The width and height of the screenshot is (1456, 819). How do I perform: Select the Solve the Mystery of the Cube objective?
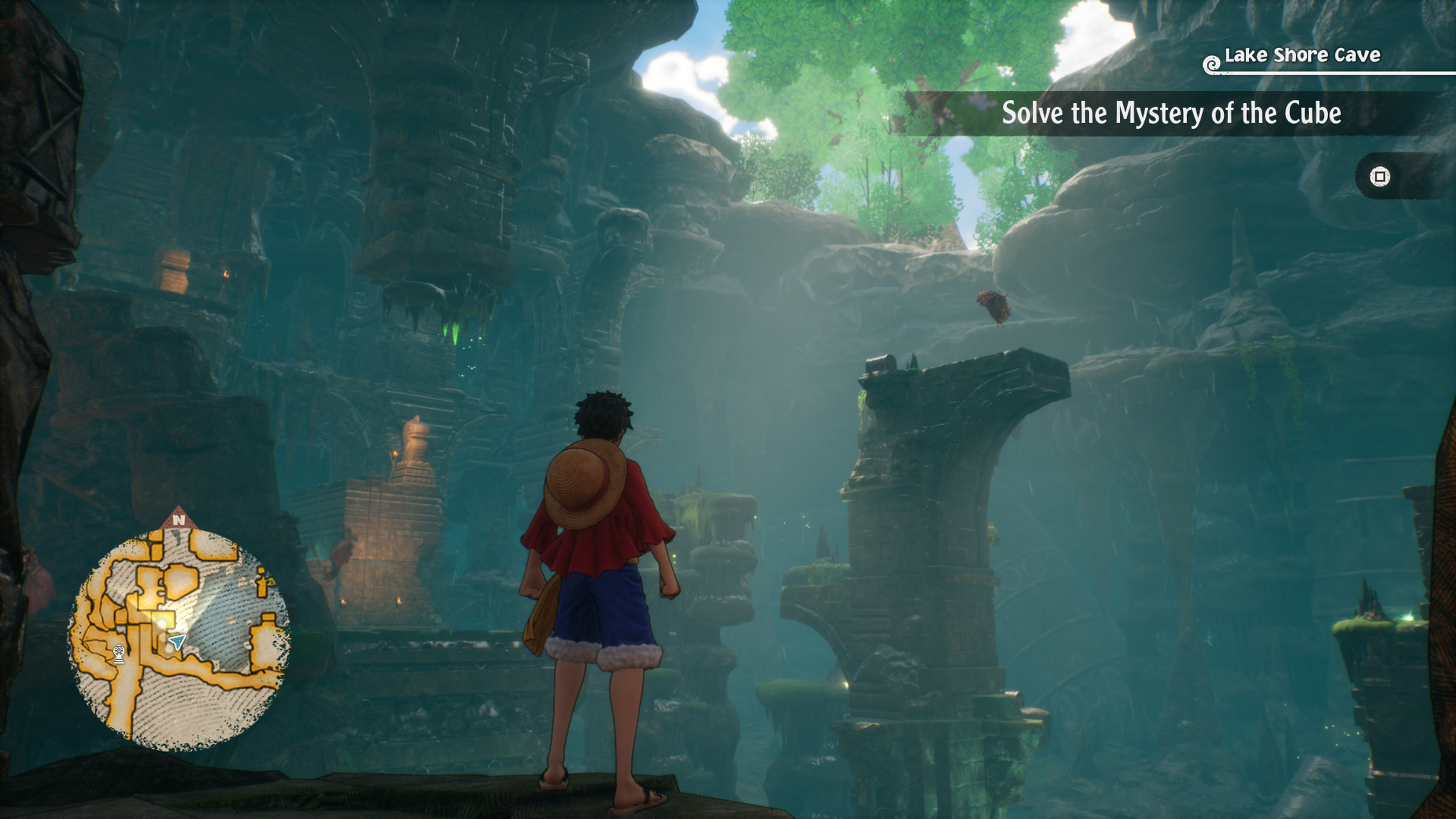1171,113
